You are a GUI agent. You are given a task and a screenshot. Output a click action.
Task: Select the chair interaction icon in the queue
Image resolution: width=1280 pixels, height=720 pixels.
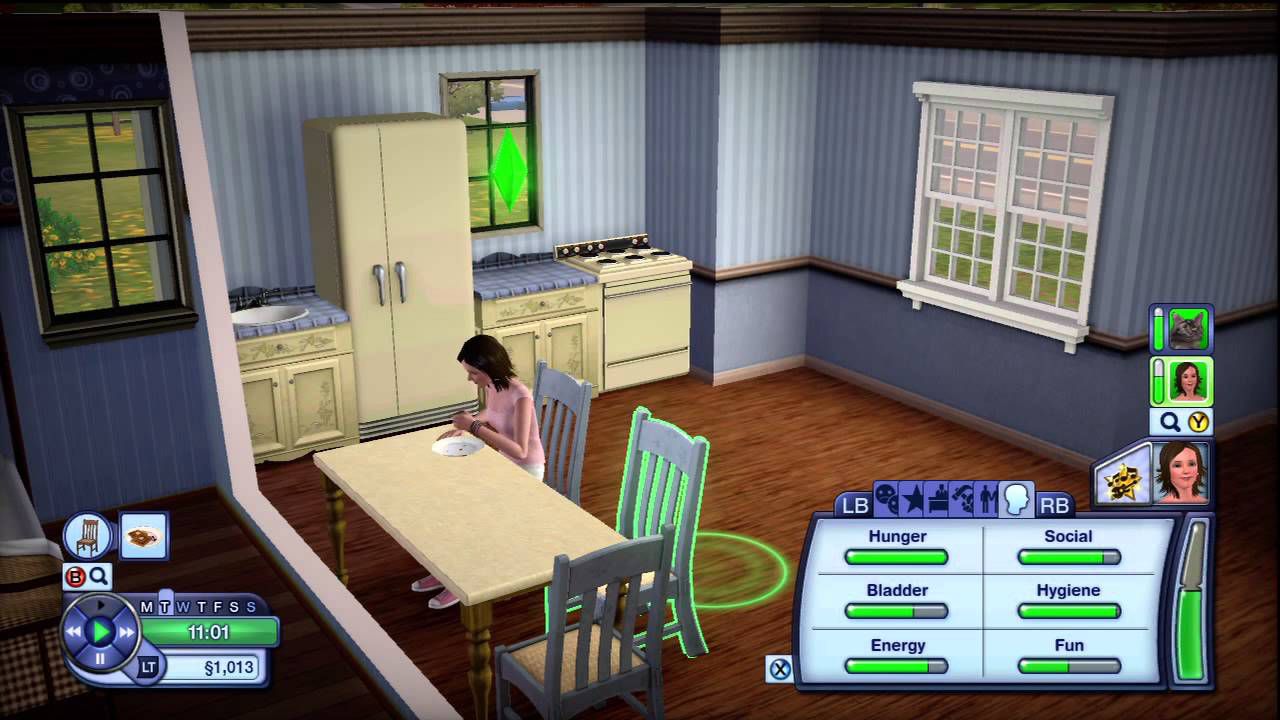coord(87,537)
